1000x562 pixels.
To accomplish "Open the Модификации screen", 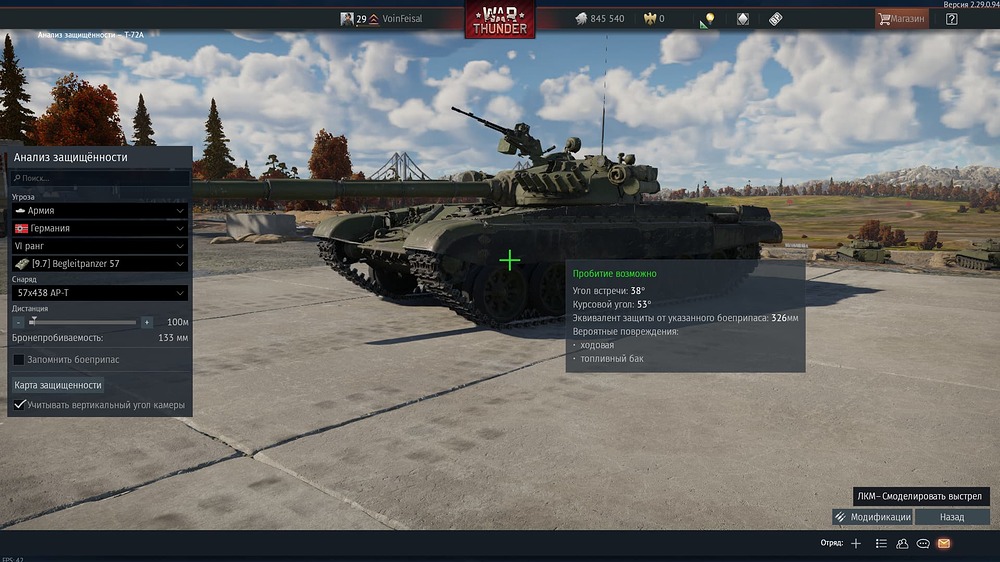I will pyautogui.click(x=872, y=517).
